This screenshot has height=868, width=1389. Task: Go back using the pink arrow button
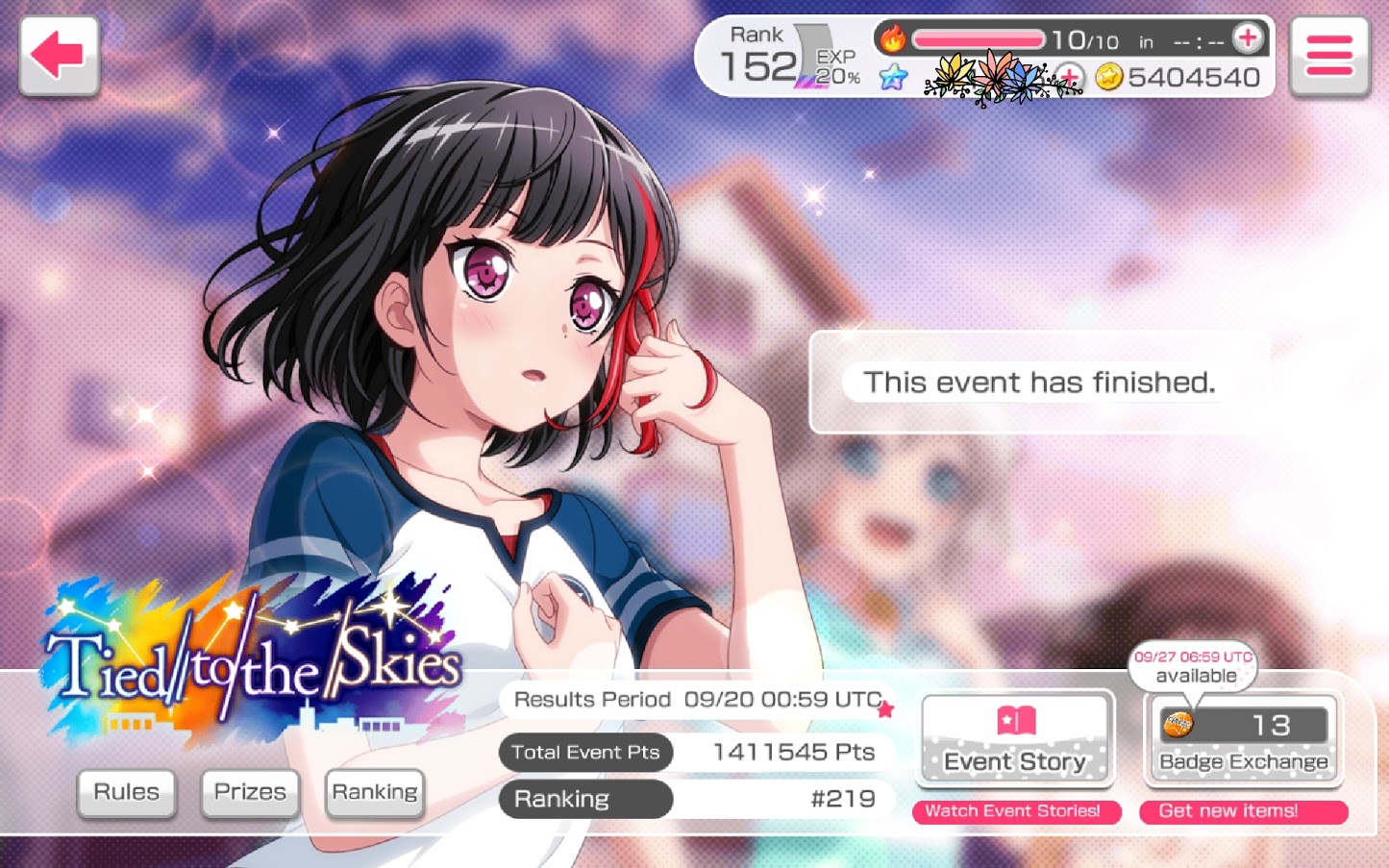tap(59, 56)
